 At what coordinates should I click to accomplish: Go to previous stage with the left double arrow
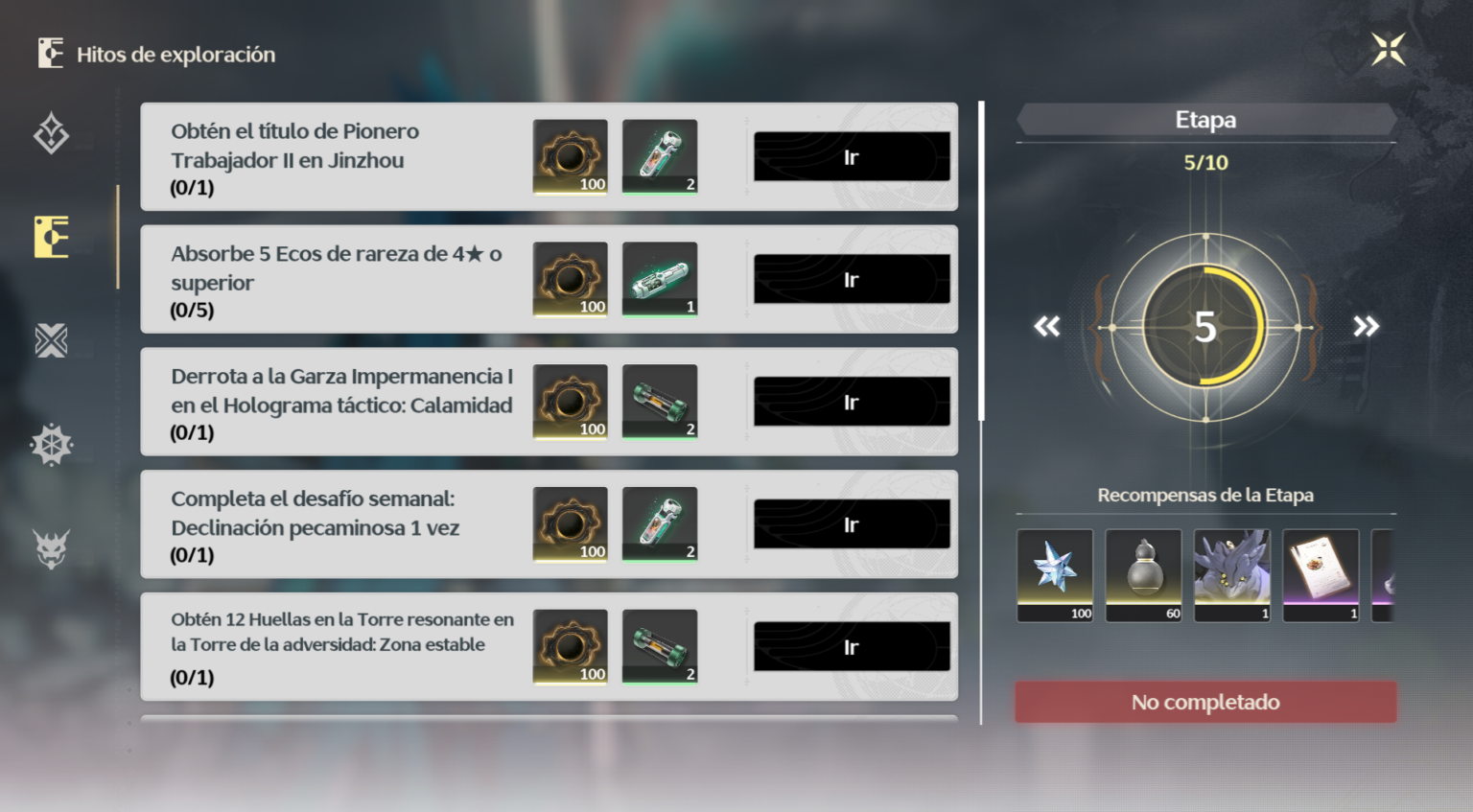click(x=1046, y=327)
